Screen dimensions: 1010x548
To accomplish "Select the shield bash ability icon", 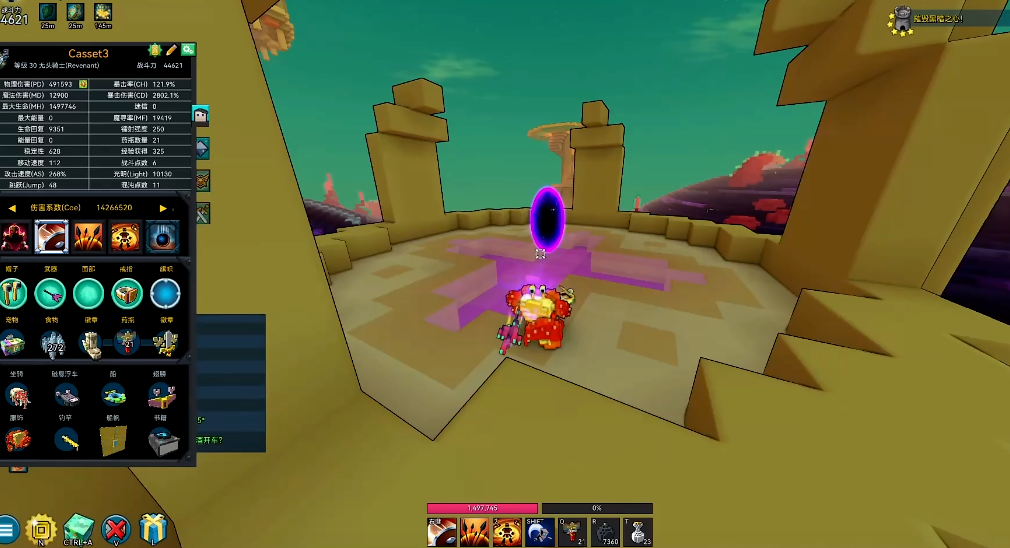I will point(51,237).
